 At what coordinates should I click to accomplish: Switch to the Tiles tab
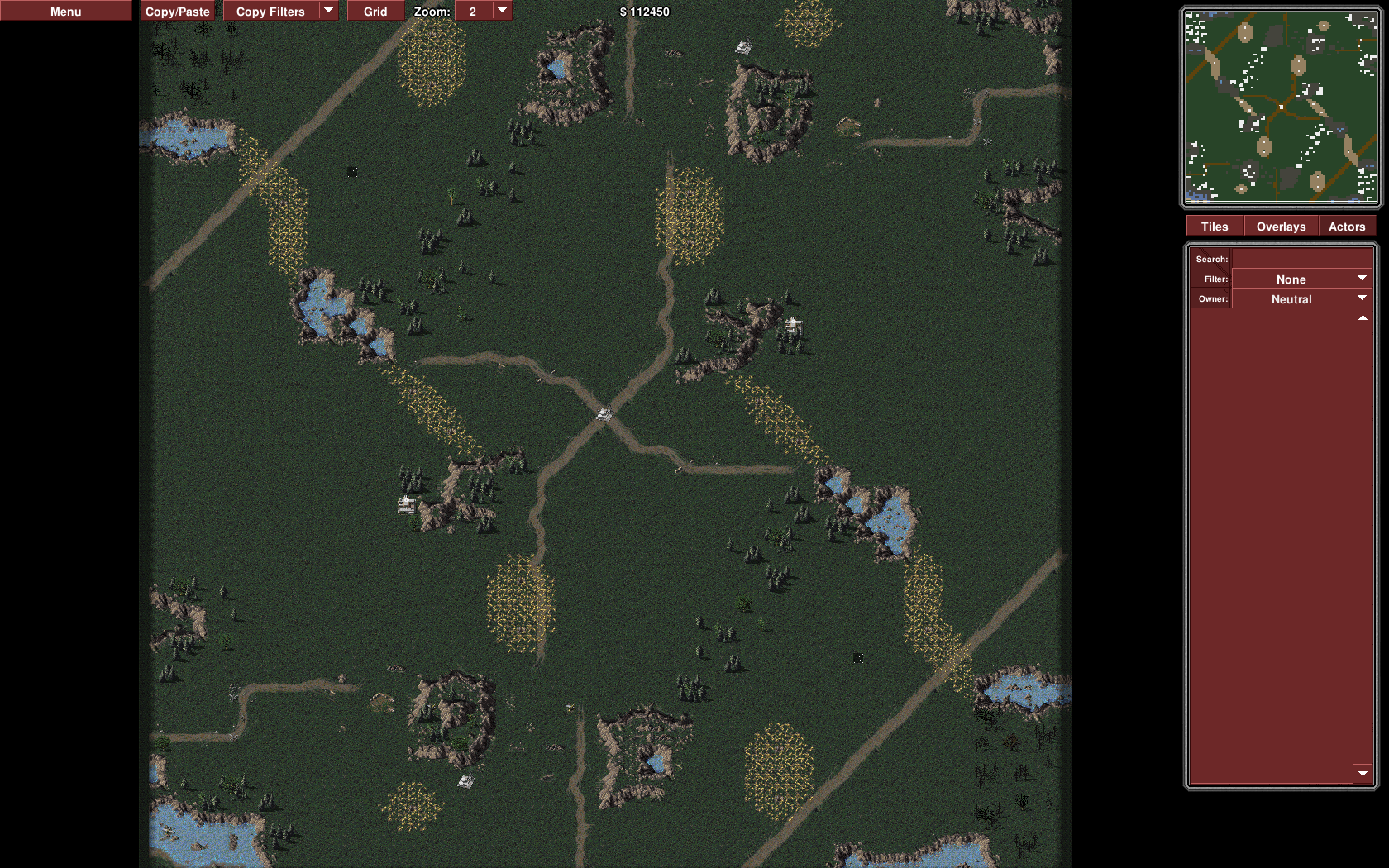(x=1215, y=227)
